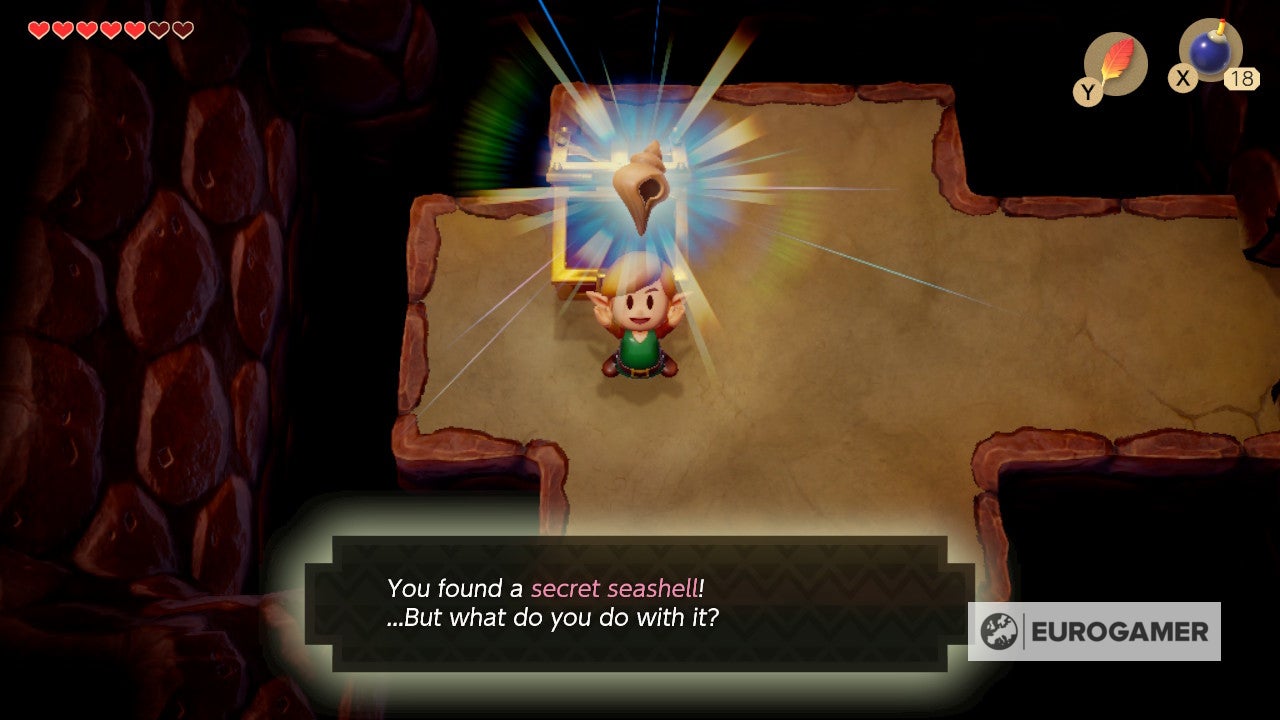Click the red heart row health meter
This screenshot has width=1280, height=720.
pos(108,30)
